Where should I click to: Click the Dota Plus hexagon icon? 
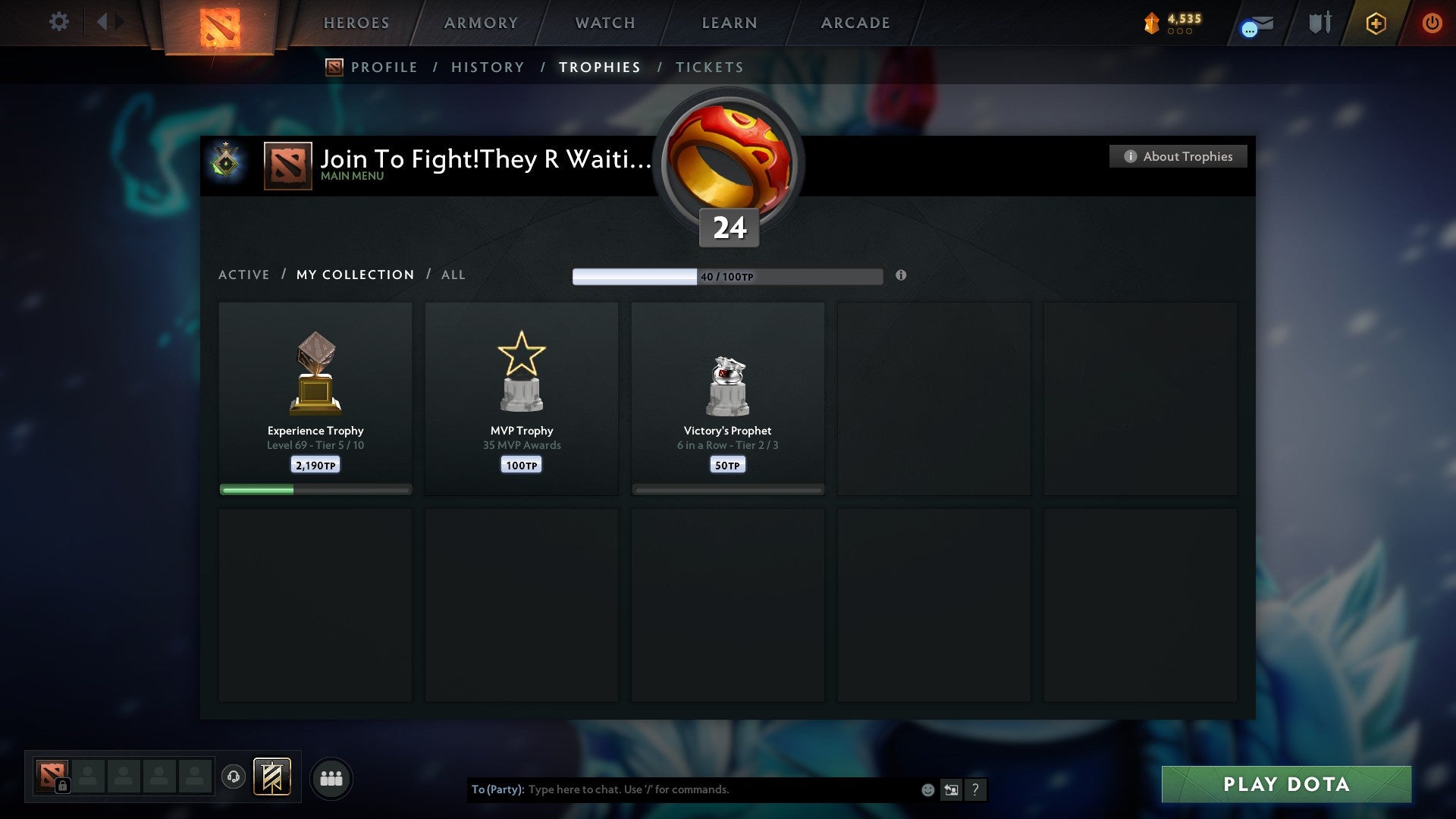click(1375, 24)
